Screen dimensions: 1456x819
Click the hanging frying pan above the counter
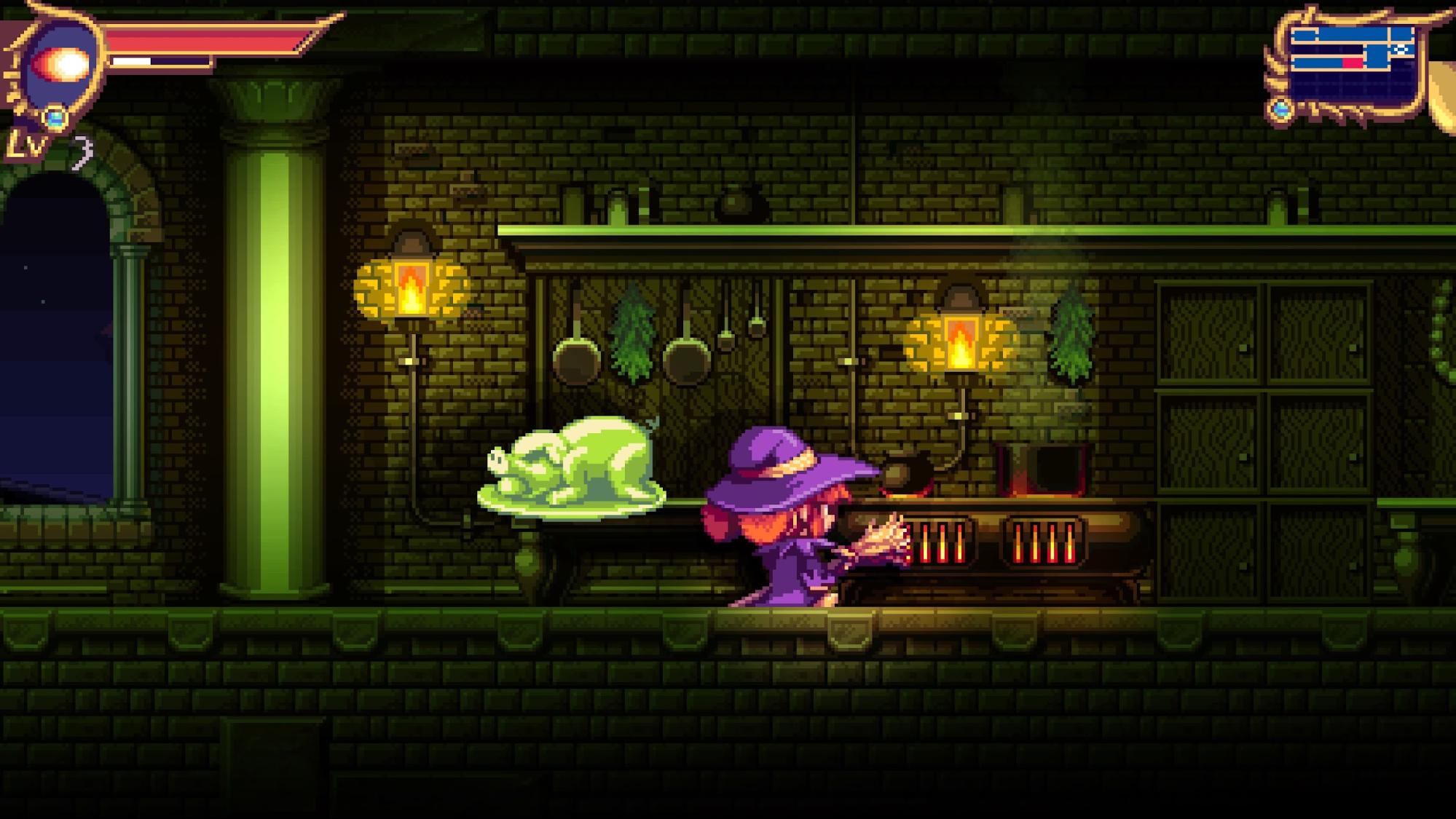(x=575, y=357)
